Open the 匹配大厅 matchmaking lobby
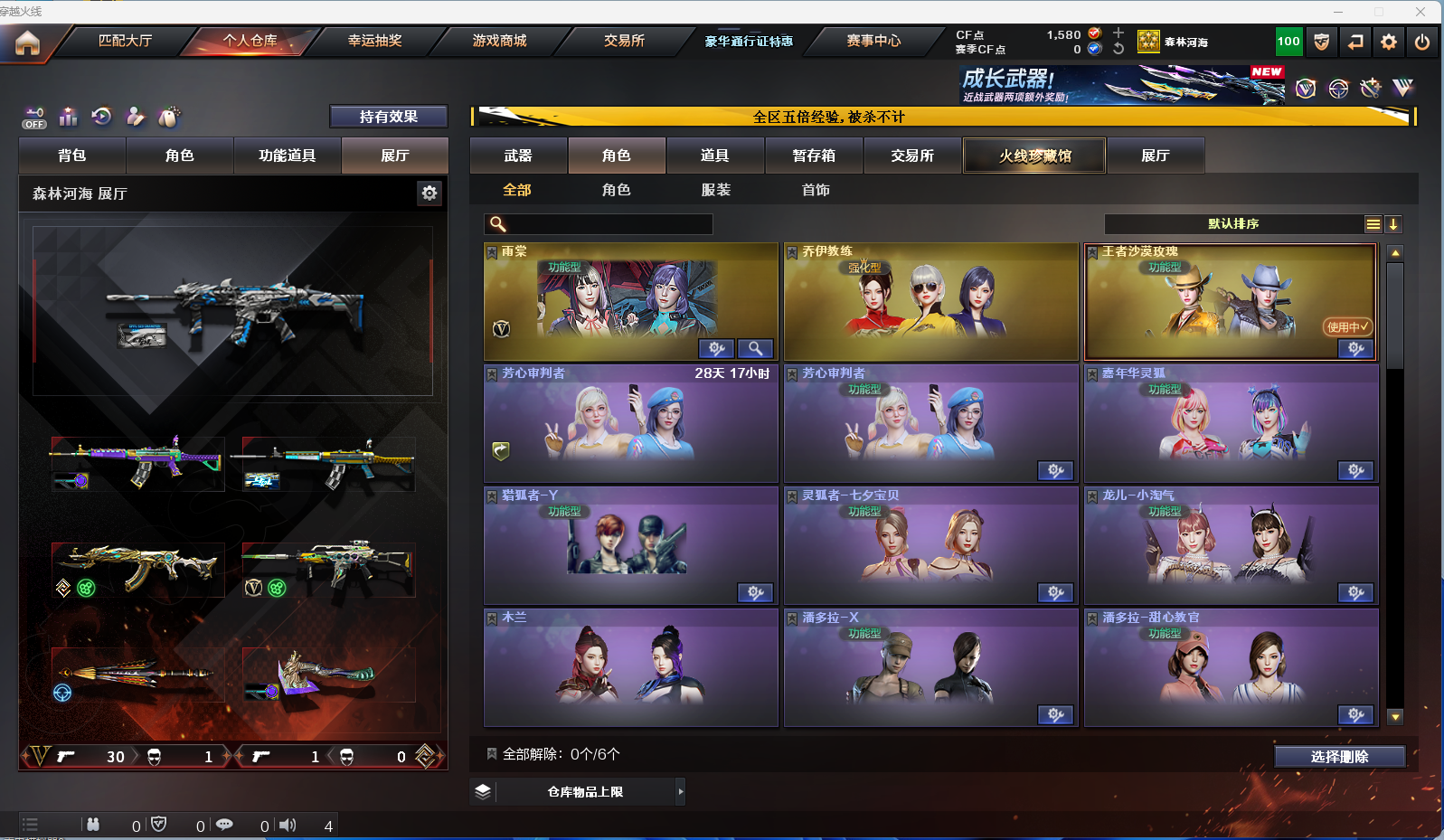 click(125, 41)
